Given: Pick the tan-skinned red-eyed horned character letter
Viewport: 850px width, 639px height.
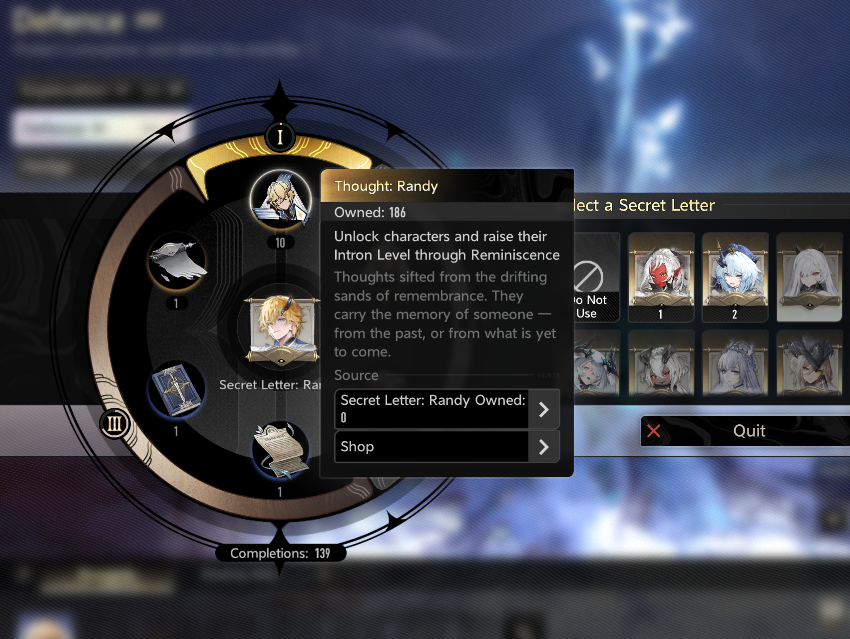Looking at the screenshot, I should [661, 364].
